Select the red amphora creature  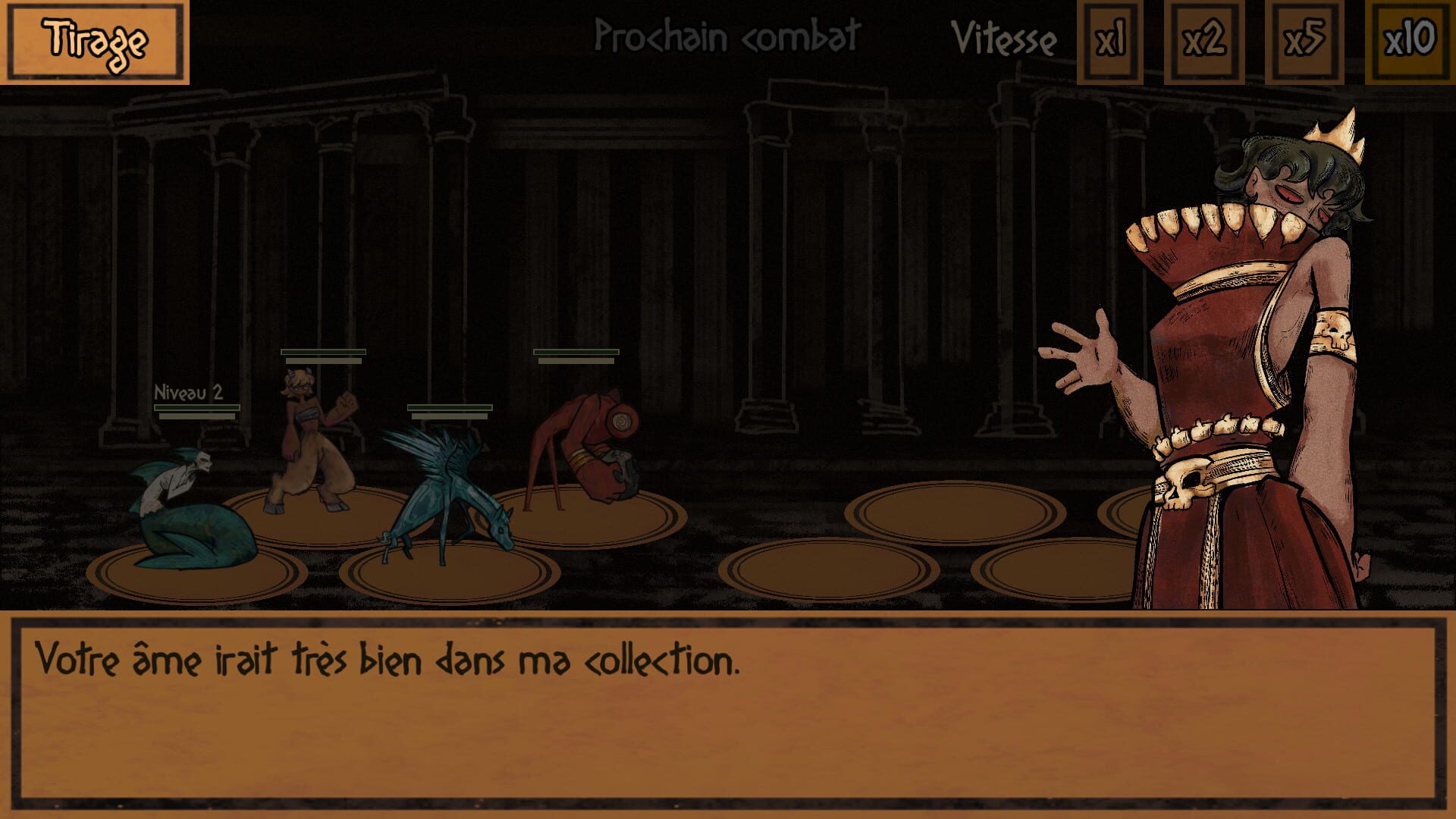click(x=591, y=447)
